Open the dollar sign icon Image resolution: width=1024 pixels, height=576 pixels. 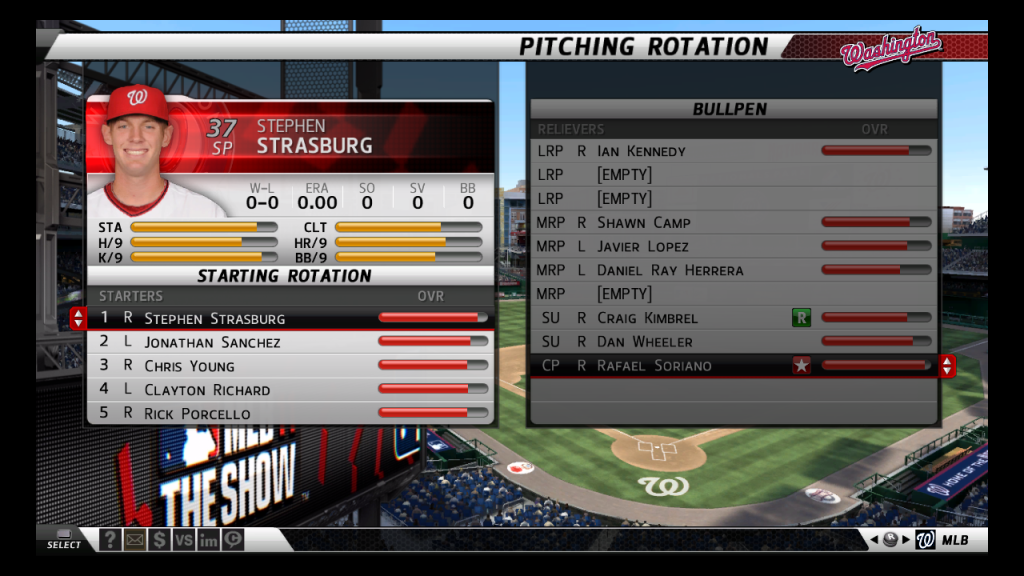[159, 540]
